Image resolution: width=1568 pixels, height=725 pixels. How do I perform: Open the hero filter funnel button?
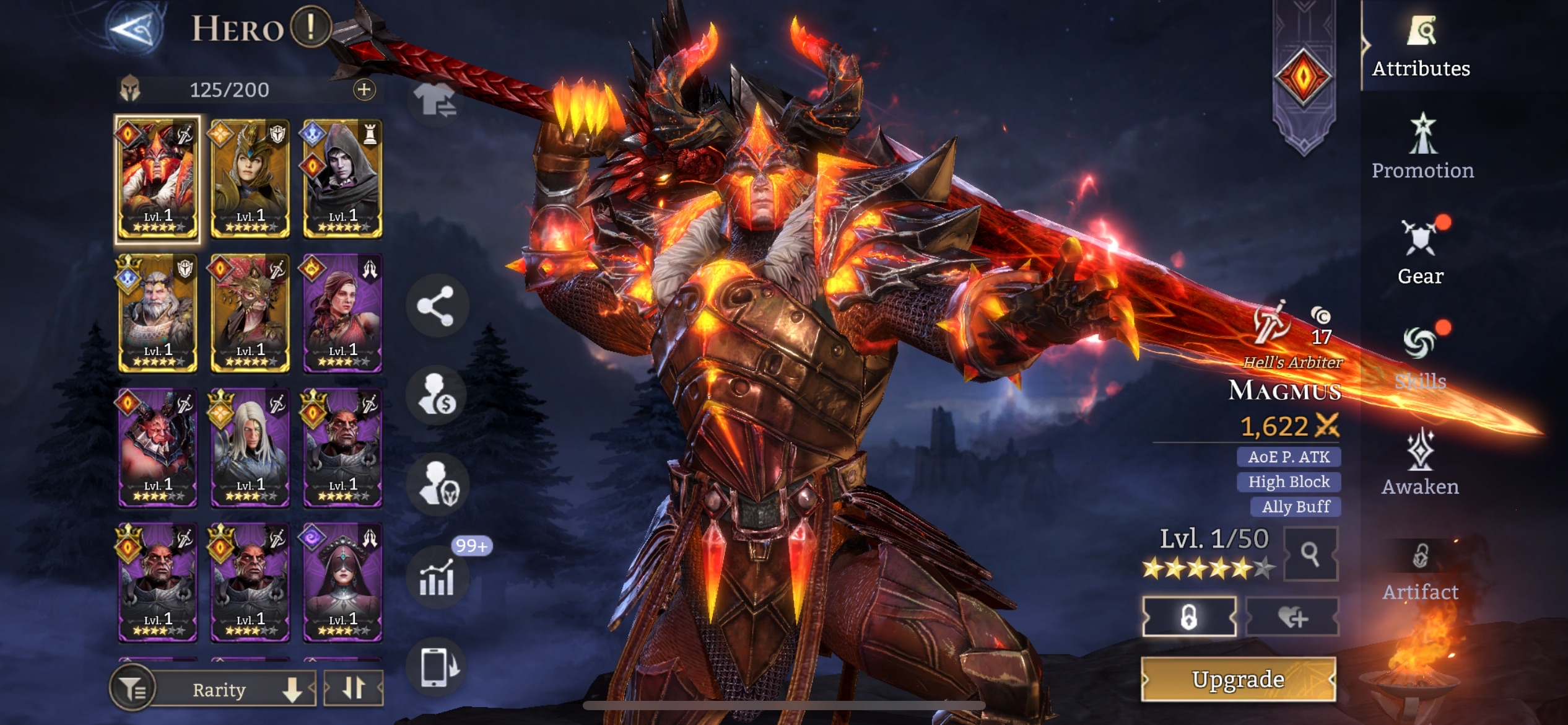coord(131,688)
